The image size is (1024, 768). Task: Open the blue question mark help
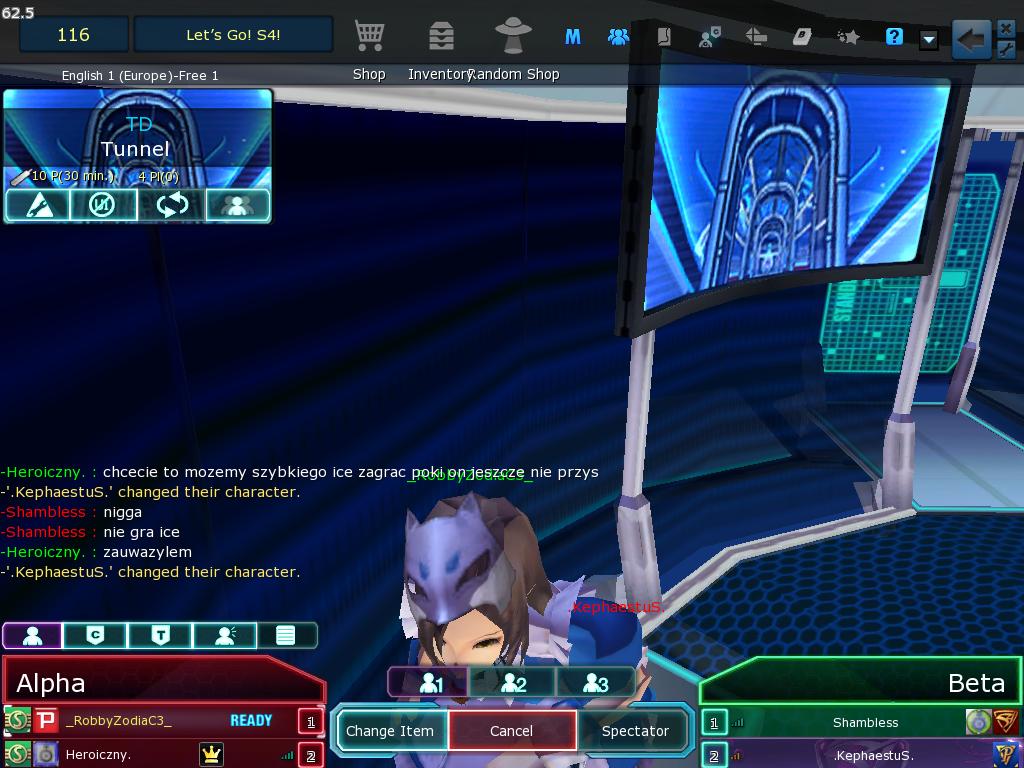pyautogui.click(x=895, y=37)
